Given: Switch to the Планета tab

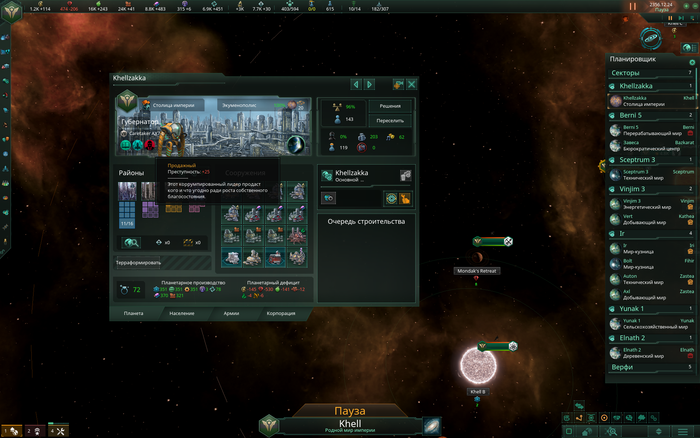Looking at the screenshot, I should 133,313.
